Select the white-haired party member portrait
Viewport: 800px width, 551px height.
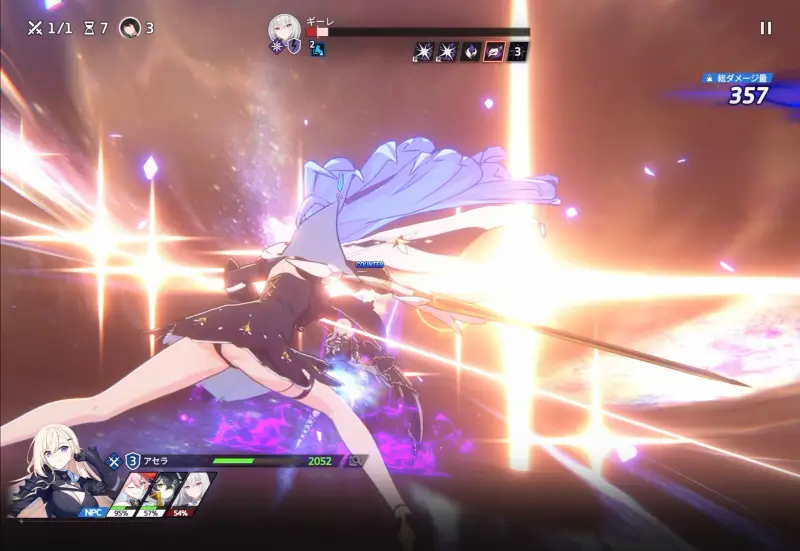[x=194, y=492]
